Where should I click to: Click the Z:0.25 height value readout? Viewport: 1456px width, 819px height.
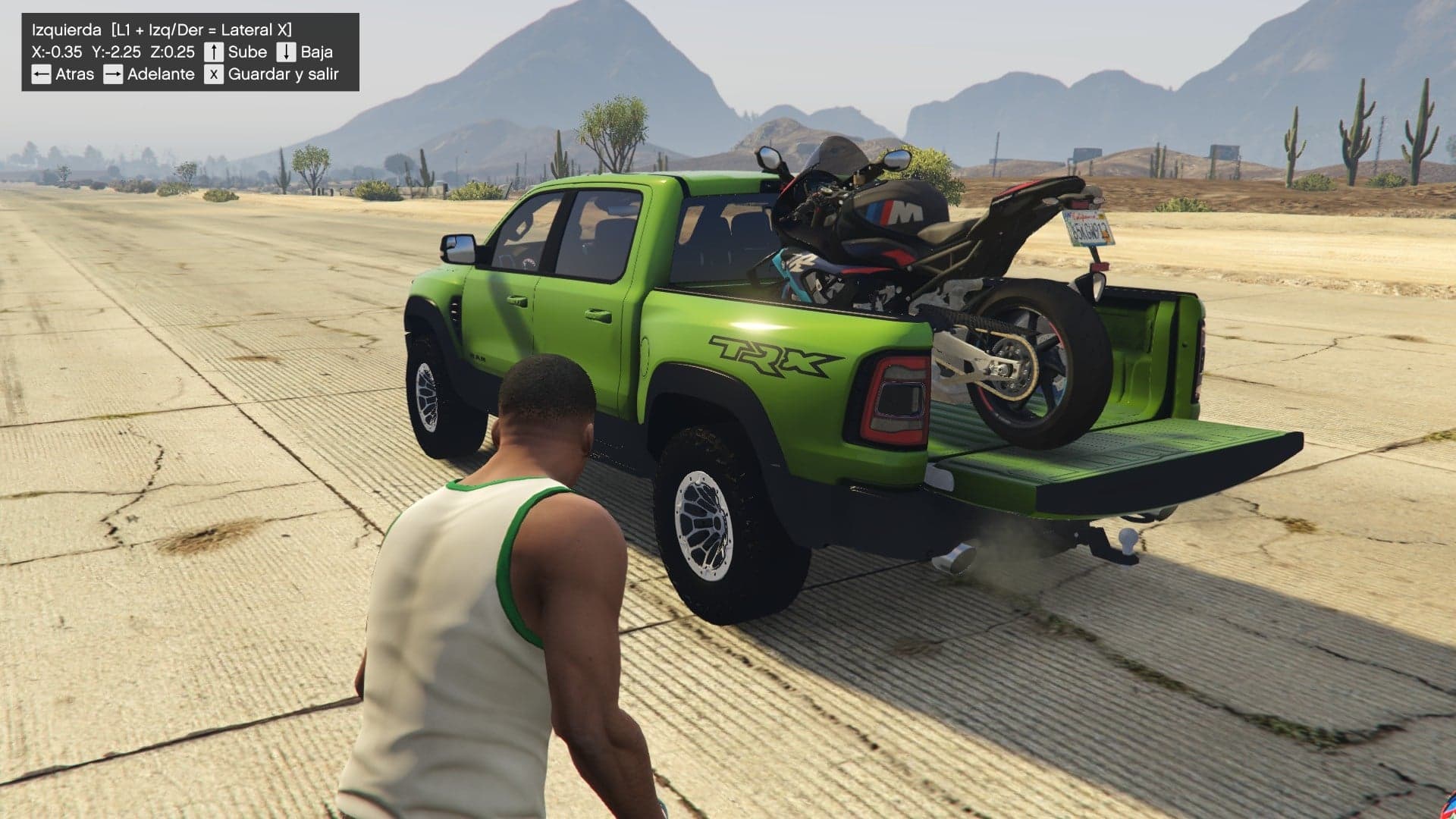pos(174,52)
